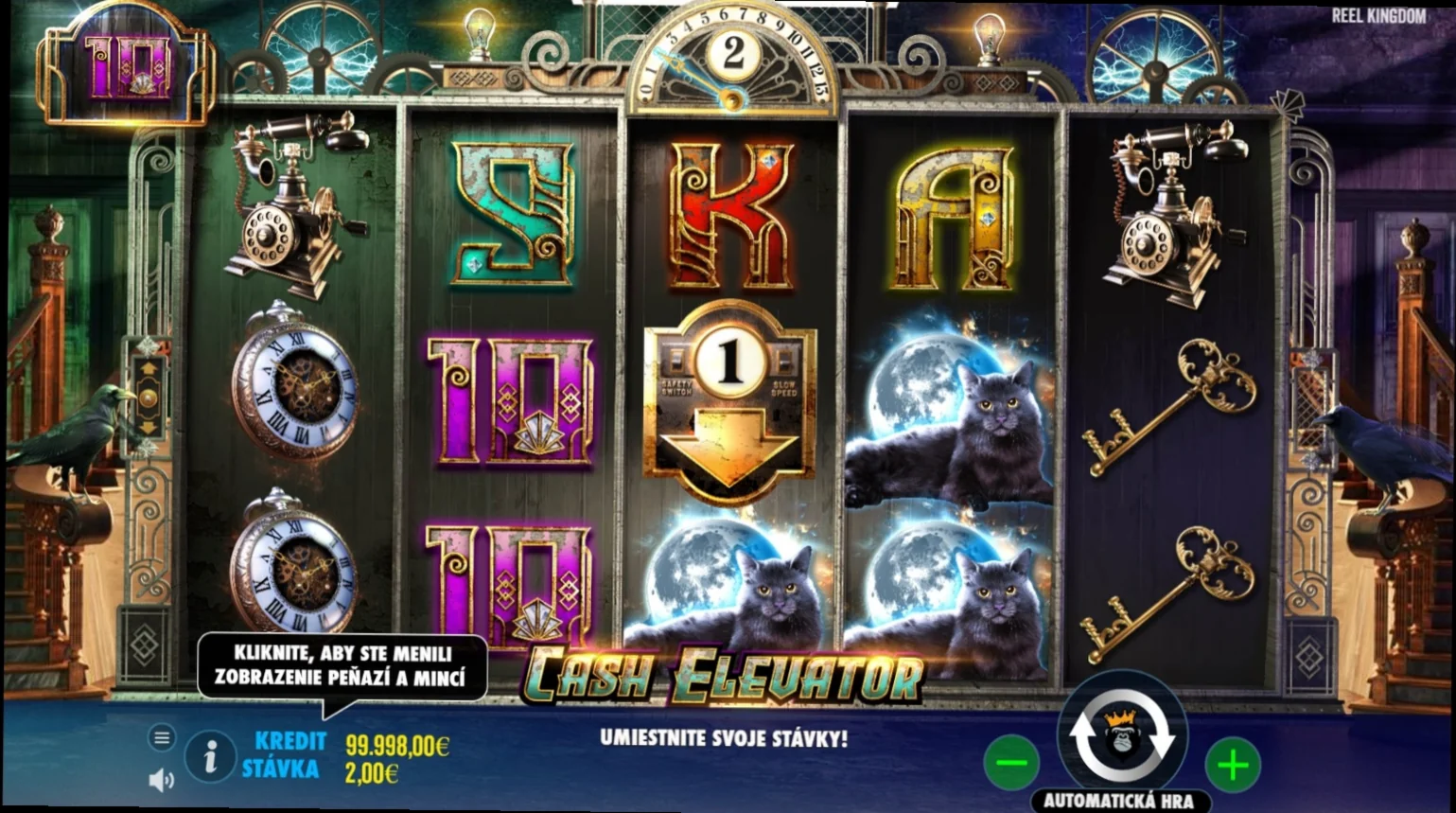The height and width of the screenshot is (813, 1456).
Task: Open the hamburger game settings menu
Action: click(163, 735)
